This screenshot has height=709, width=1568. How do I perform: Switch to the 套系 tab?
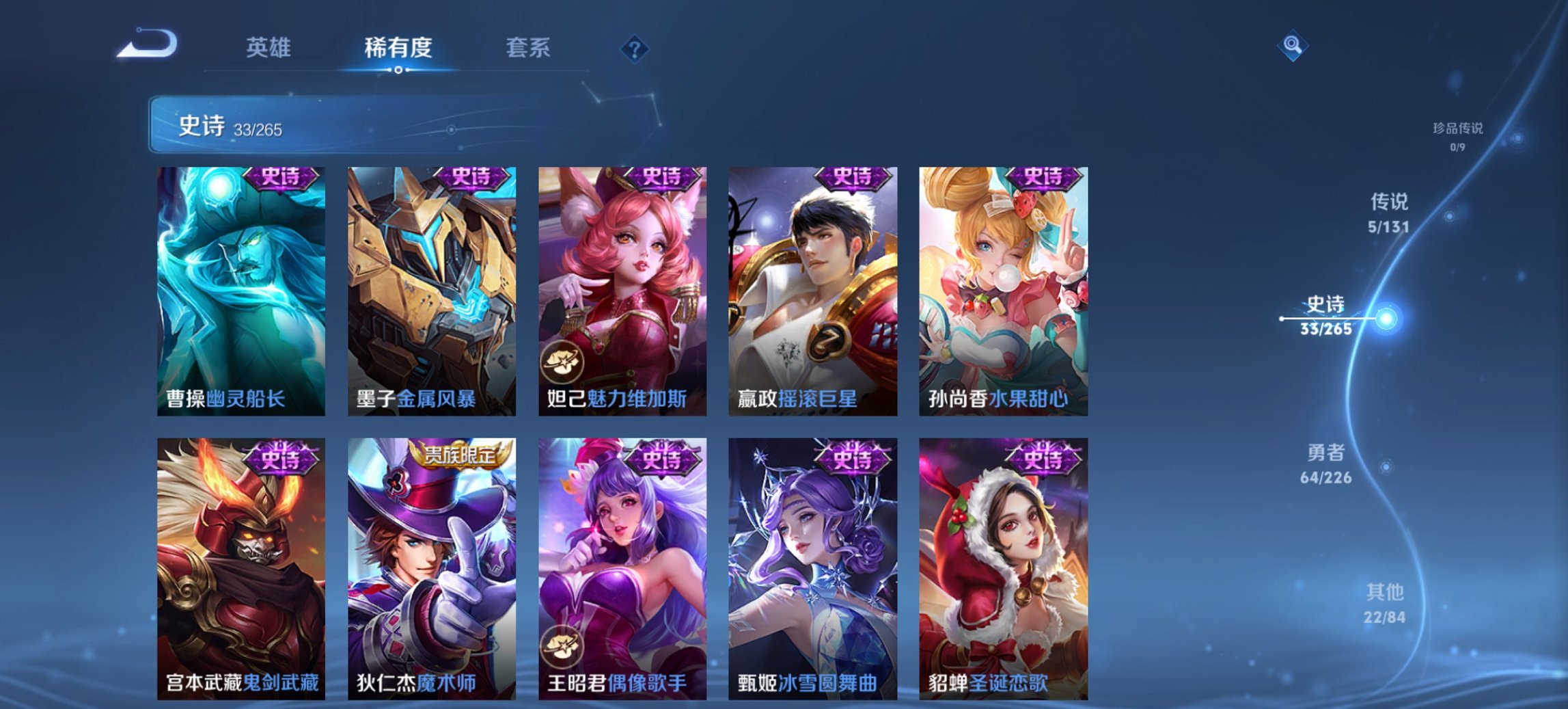point(527,49)
